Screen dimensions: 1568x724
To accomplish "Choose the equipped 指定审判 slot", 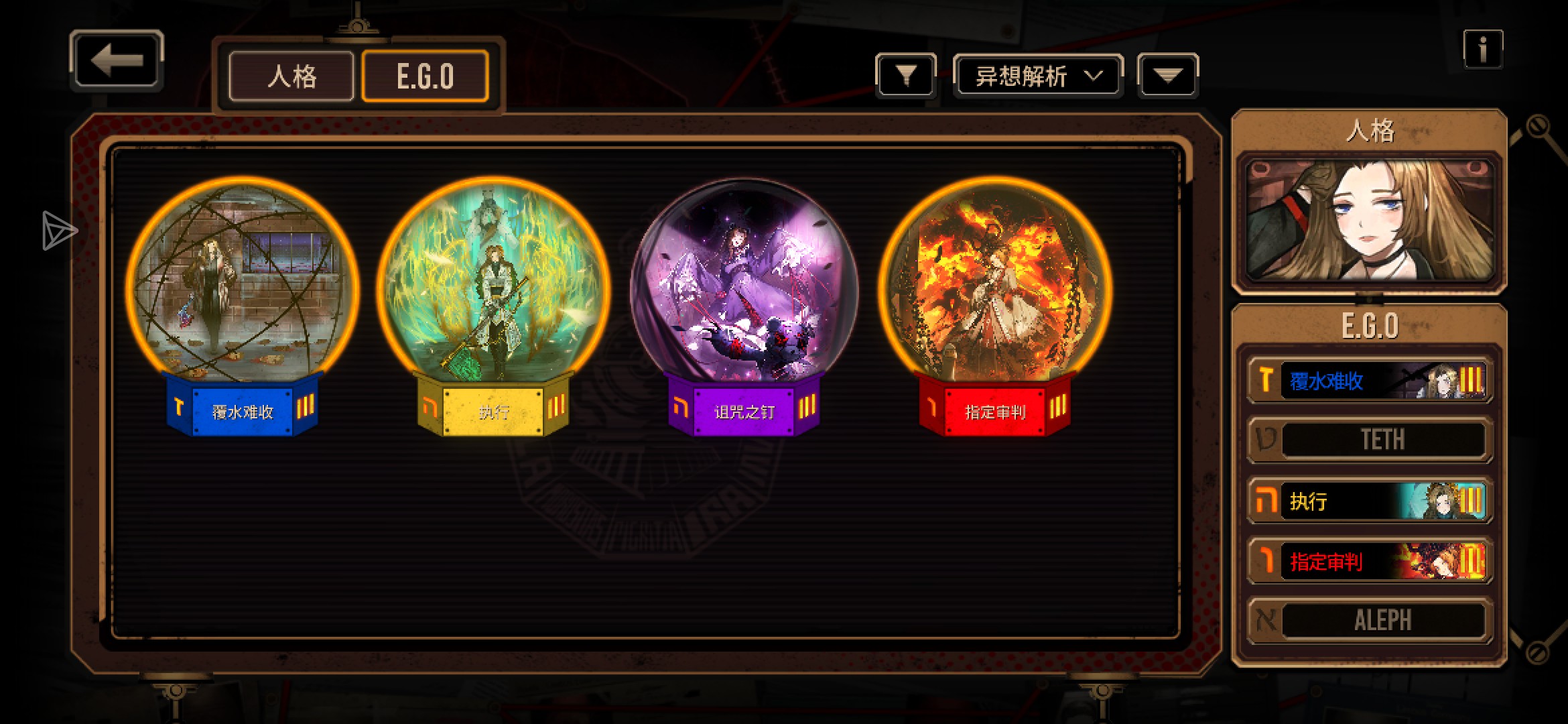I will (1370, 560).
